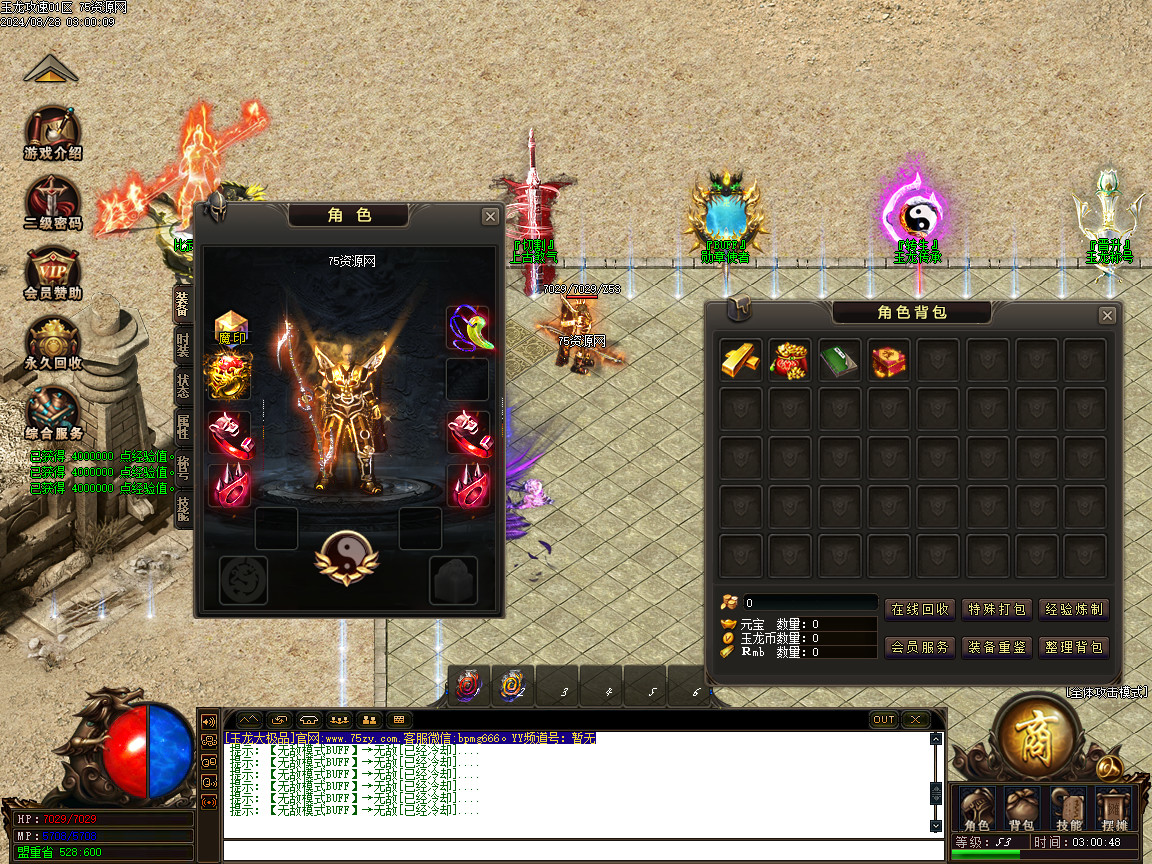Open the 综合服务 general services menu

(x=53, y=412)
